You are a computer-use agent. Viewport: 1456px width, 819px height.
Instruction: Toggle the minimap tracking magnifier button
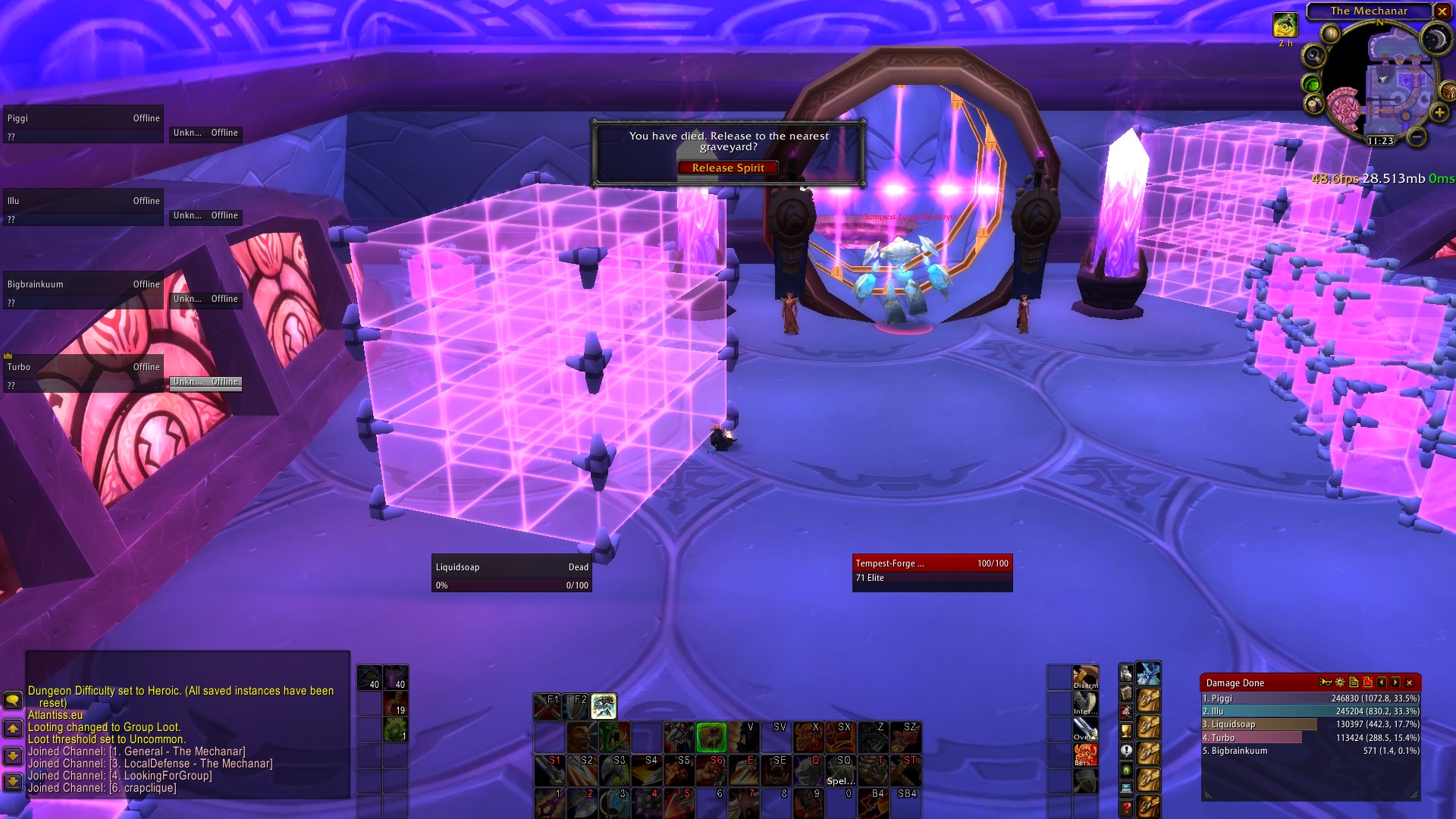[1316, 55]
